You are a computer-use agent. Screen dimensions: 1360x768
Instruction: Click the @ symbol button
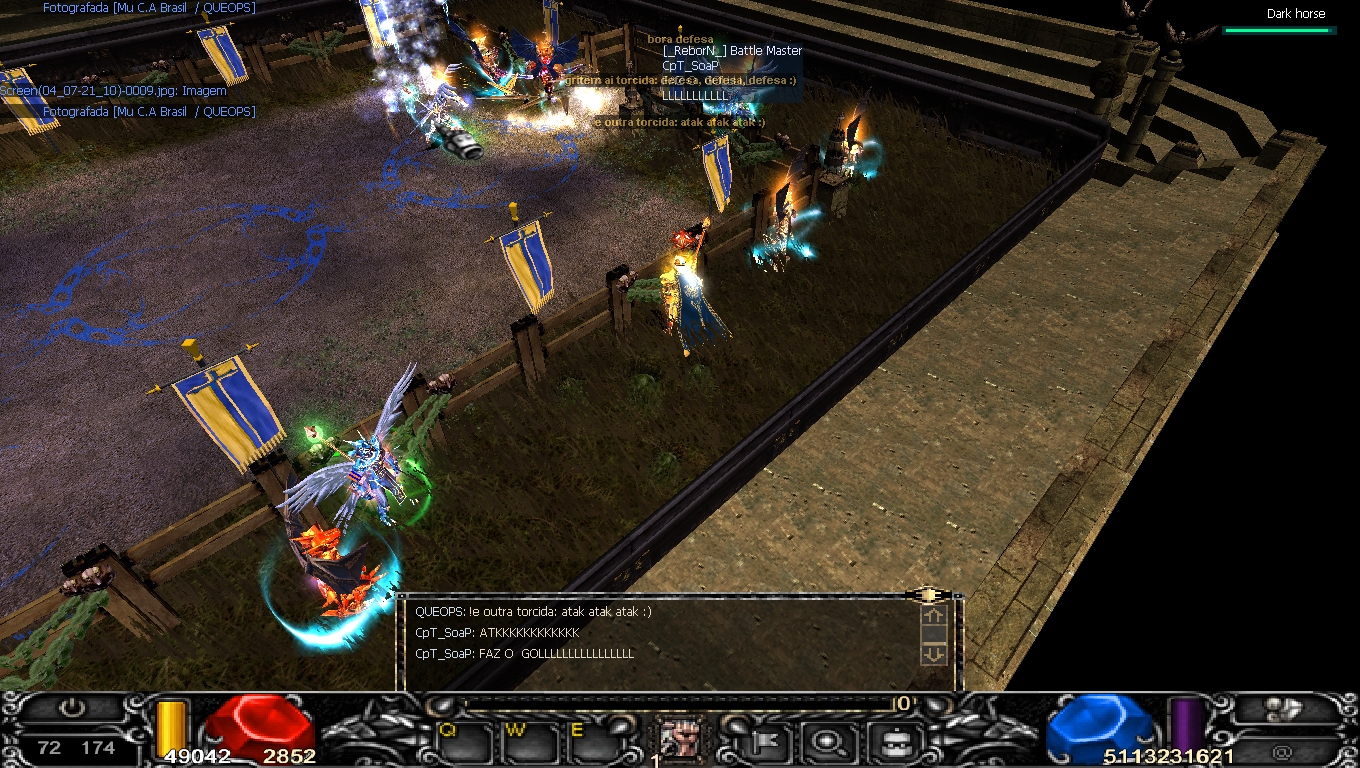click(1283, 752)
